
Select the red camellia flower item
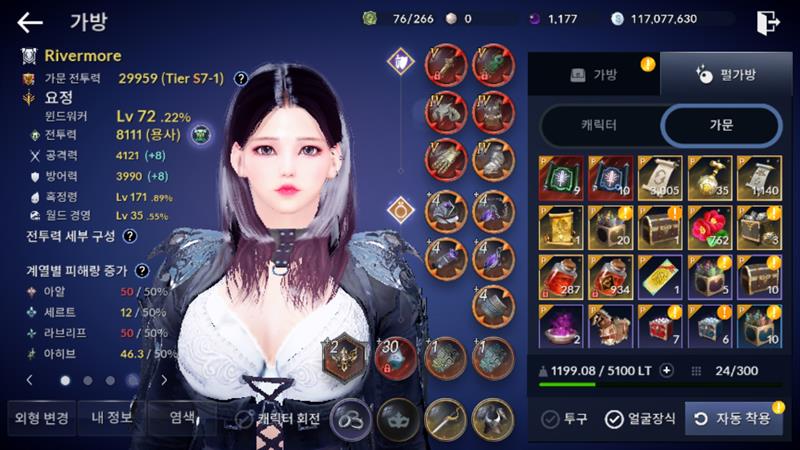click(x=708, y=227)
